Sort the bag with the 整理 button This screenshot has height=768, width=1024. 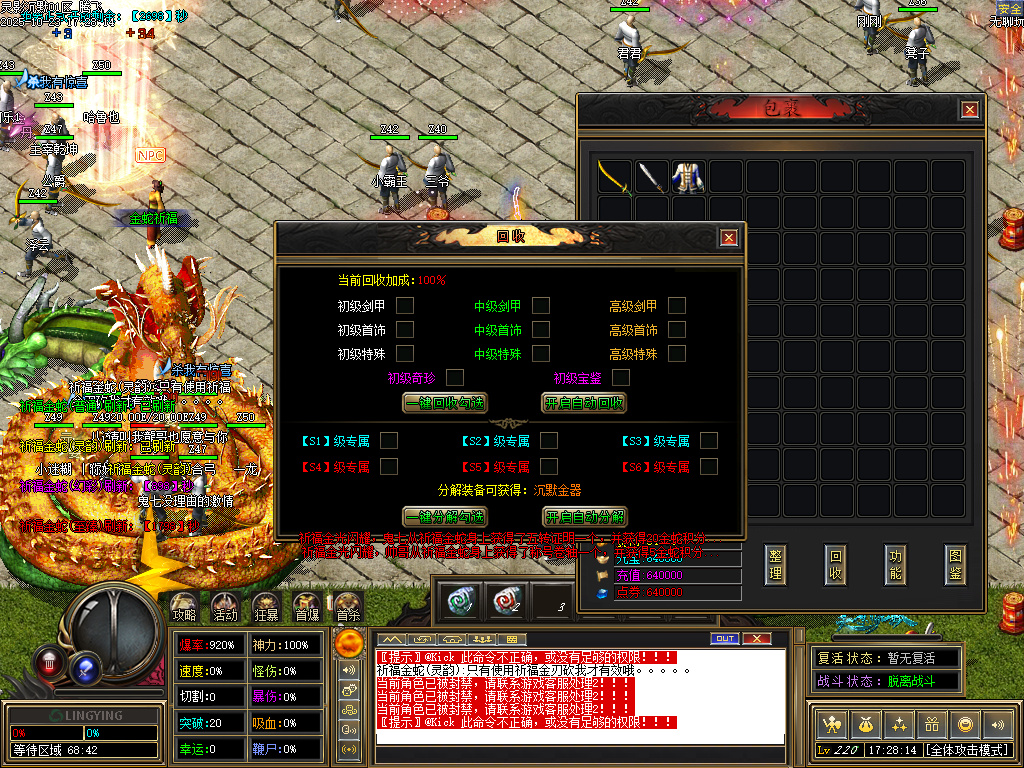pyautogui.click(x=775, y=565)
